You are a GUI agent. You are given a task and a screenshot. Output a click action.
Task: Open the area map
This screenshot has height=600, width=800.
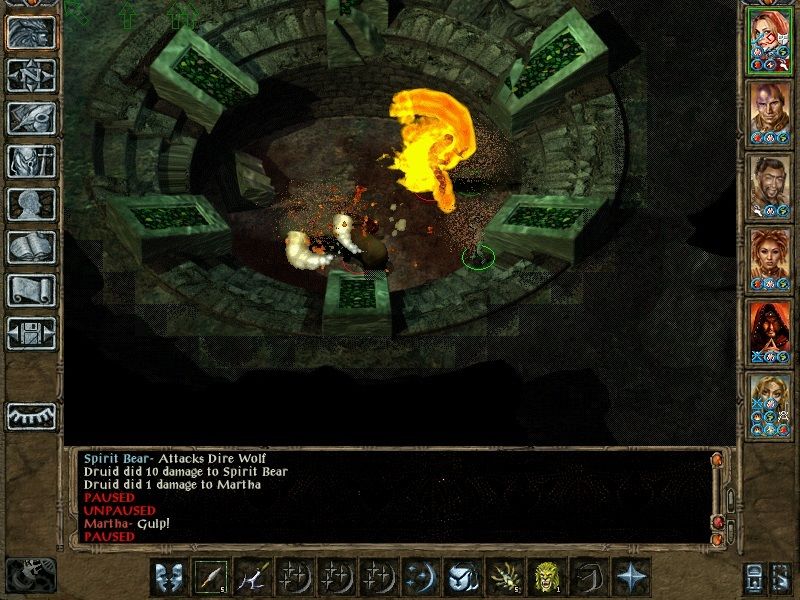tap(31, 75)
